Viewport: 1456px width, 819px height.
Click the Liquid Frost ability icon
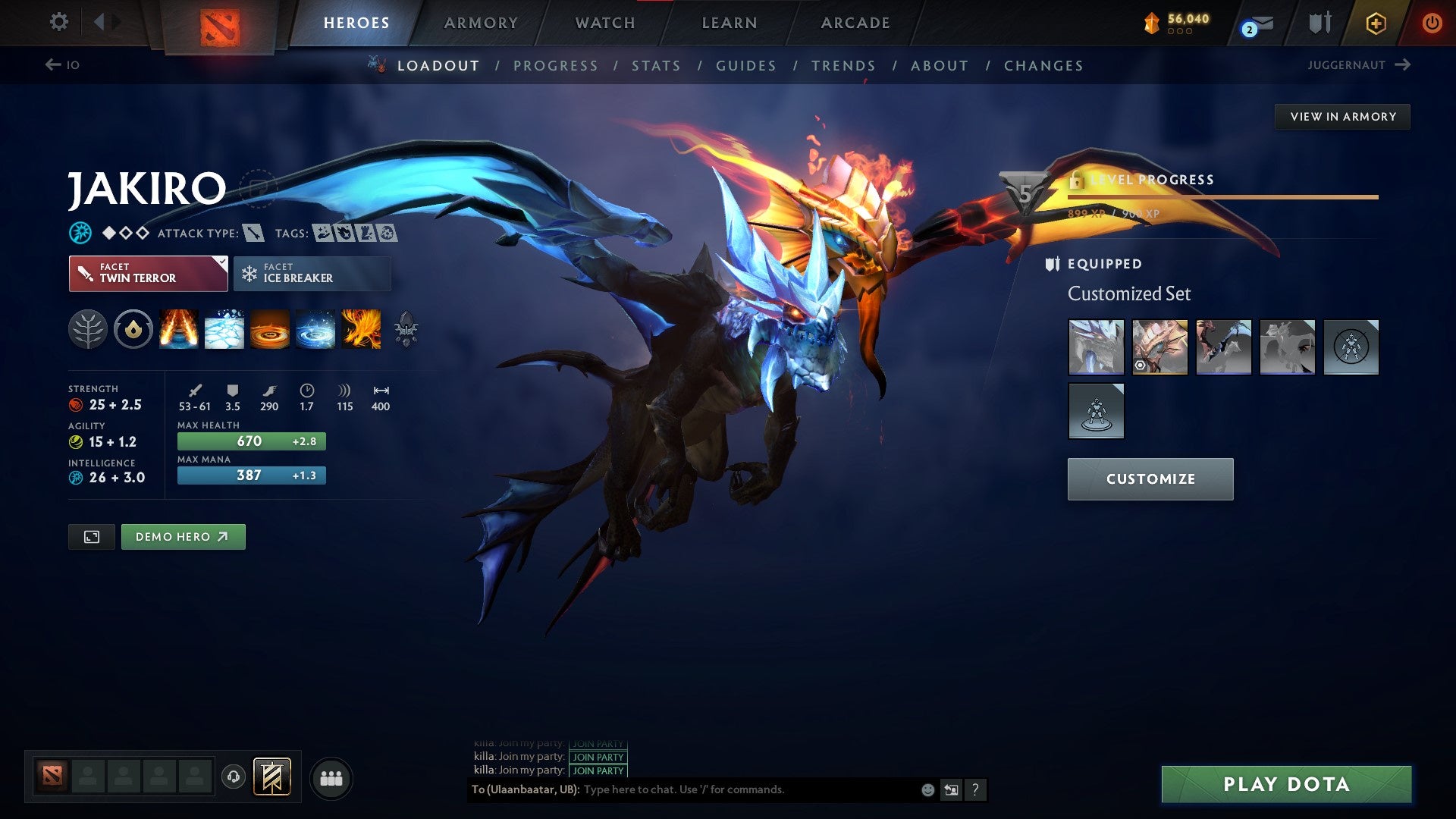coord(315,329)
